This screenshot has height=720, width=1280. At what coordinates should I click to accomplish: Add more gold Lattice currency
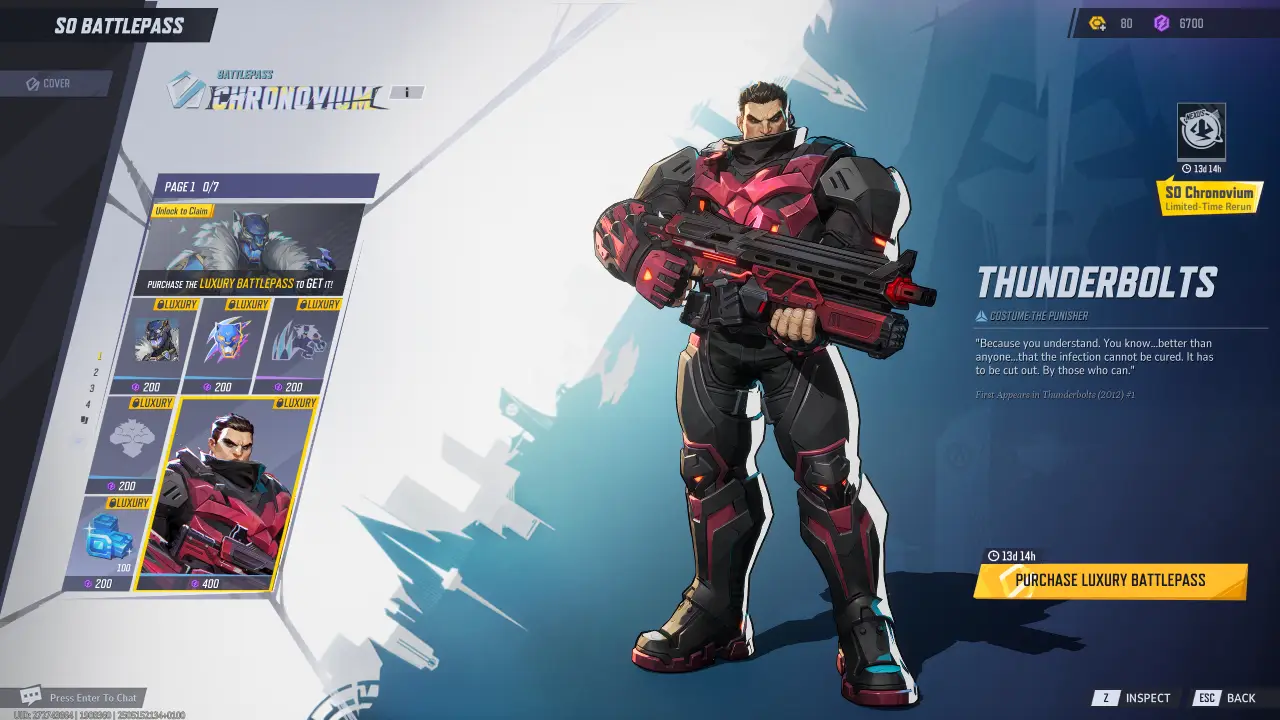(1098, 23)
